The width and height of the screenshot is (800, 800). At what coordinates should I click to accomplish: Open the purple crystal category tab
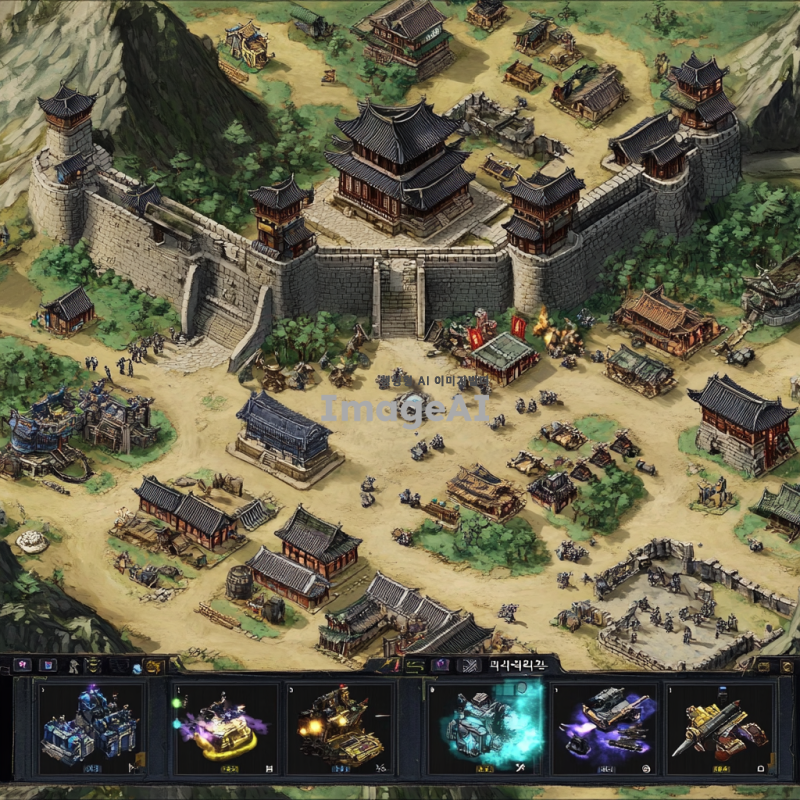[441, 664]
